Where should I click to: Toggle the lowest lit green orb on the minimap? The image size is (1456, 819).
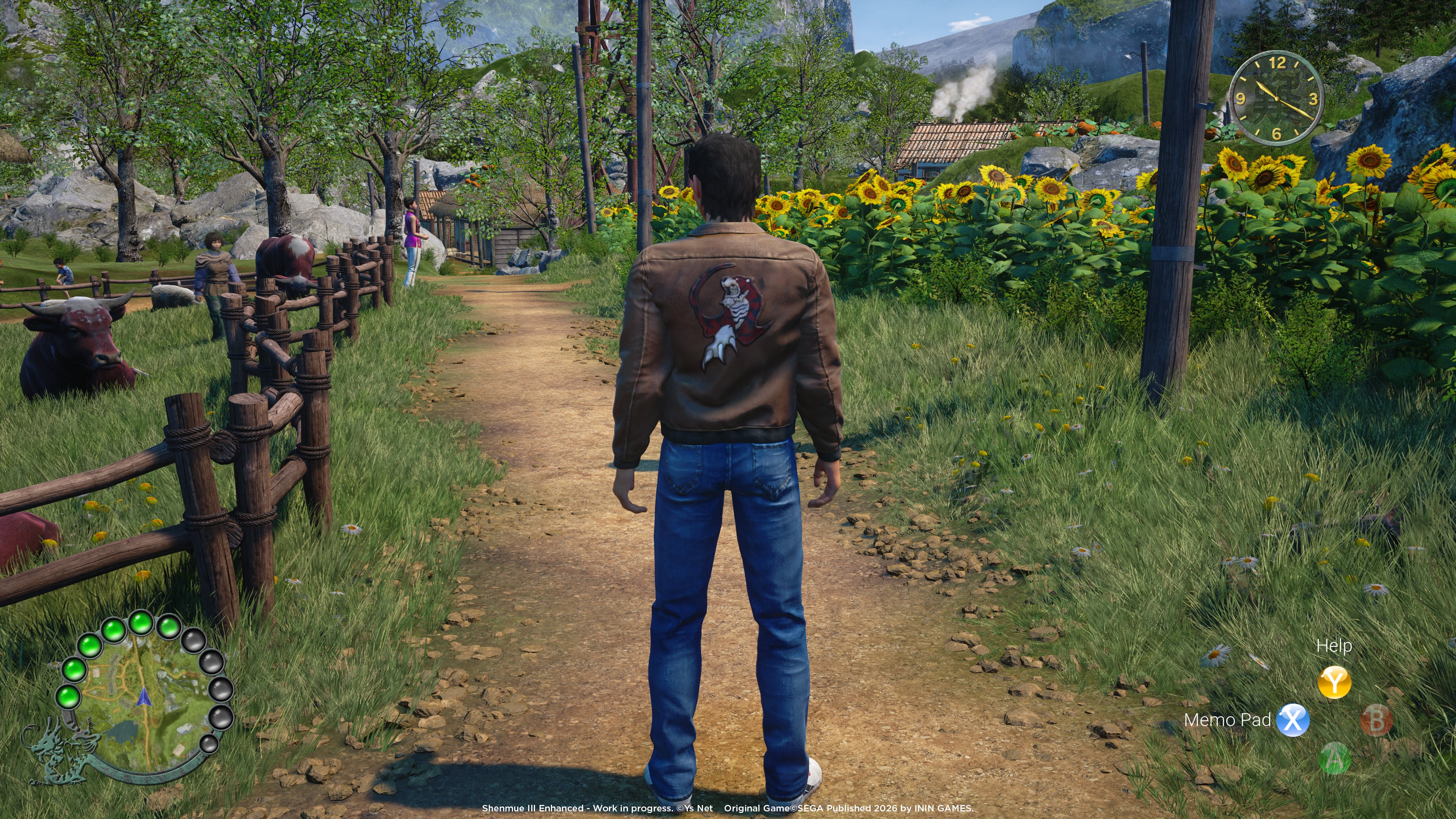pyautogui.click(x=69, y=698)
